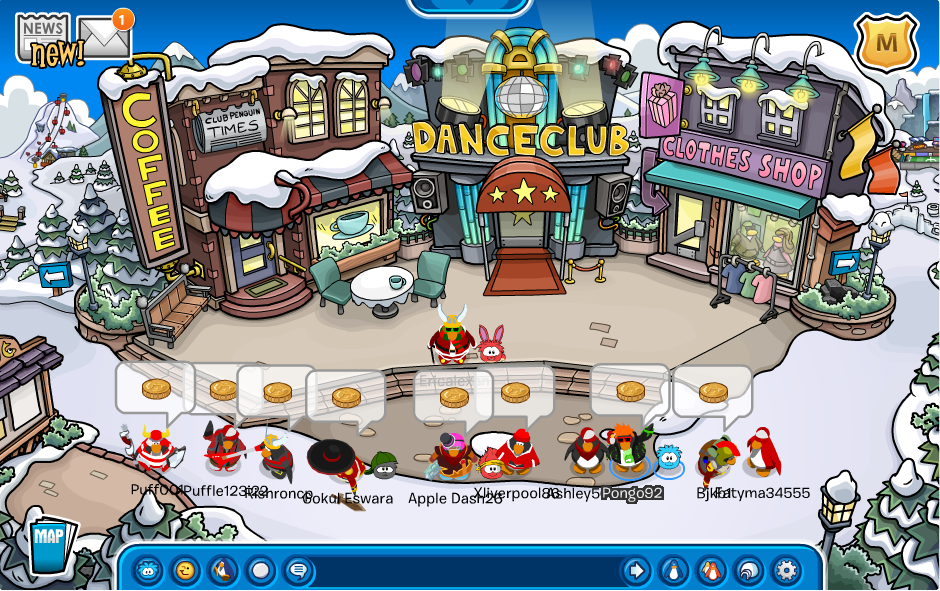The width and height of the screenshot is (940, 591).
Task: Open the island map
Action: (48, 541)
